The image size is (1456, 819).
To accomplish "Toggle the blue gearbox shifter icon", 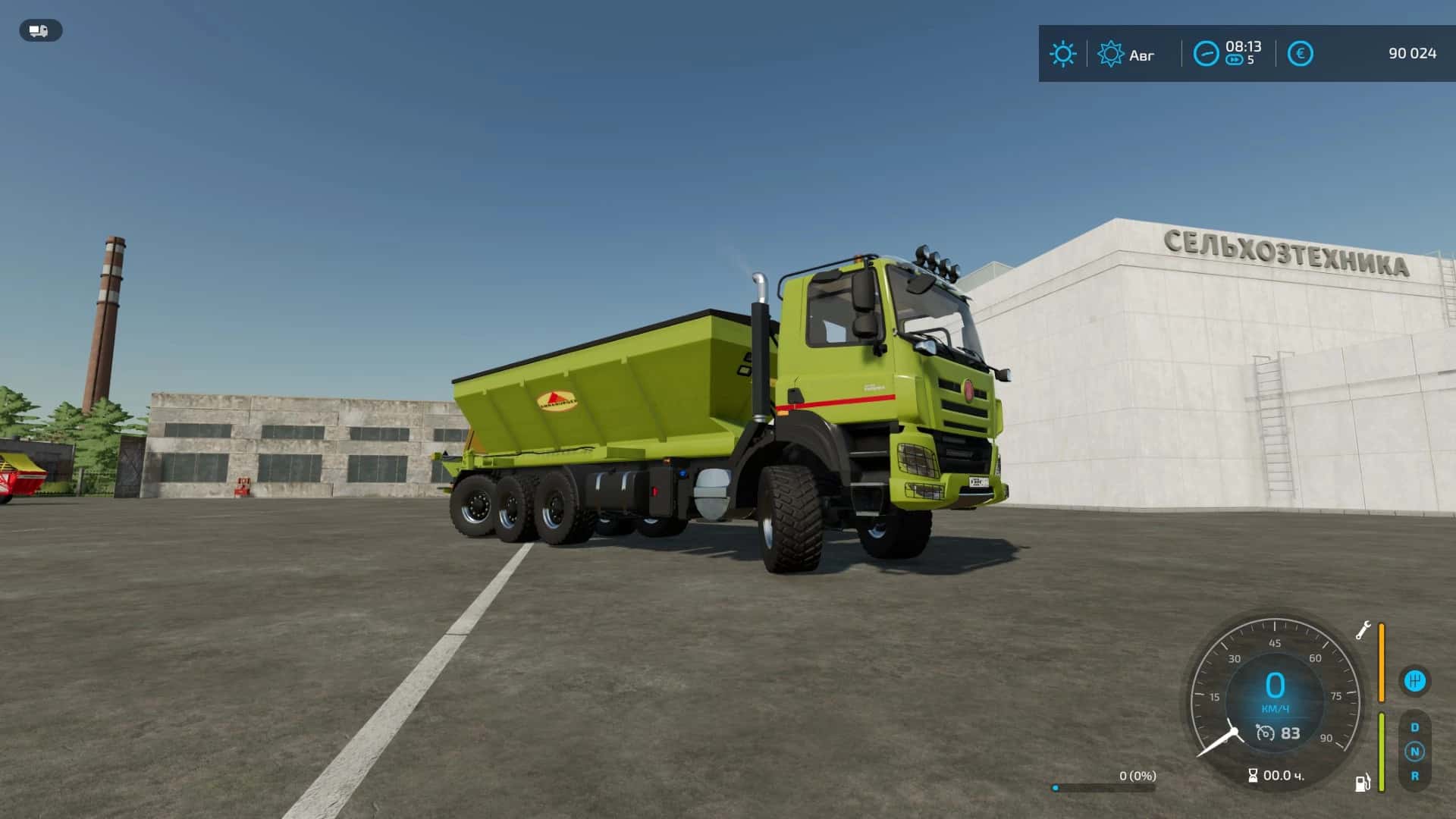I will 1414,681.
